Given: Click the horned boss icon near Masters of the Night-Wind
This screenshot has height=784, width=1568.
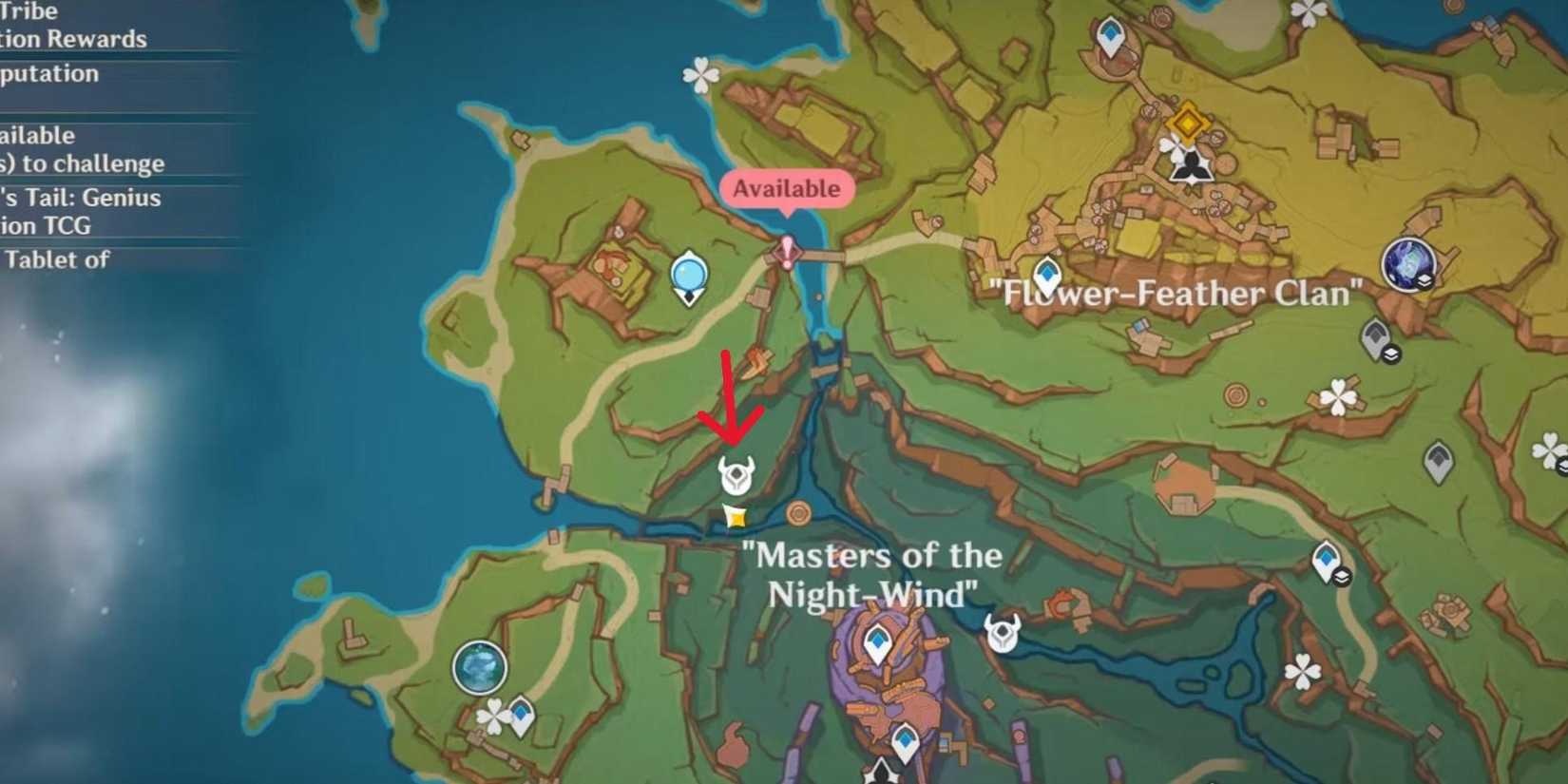Looking at the screenshot, I should point(1003,632).
